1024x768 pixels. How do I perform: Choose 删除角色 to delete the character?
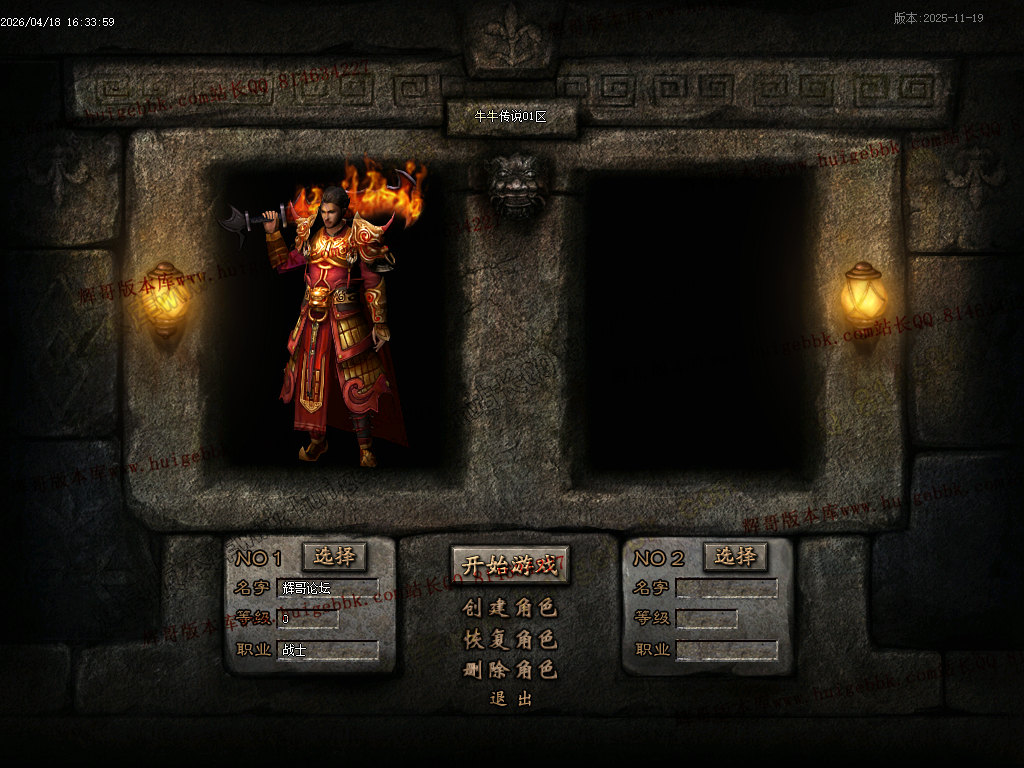pos(510,670)
